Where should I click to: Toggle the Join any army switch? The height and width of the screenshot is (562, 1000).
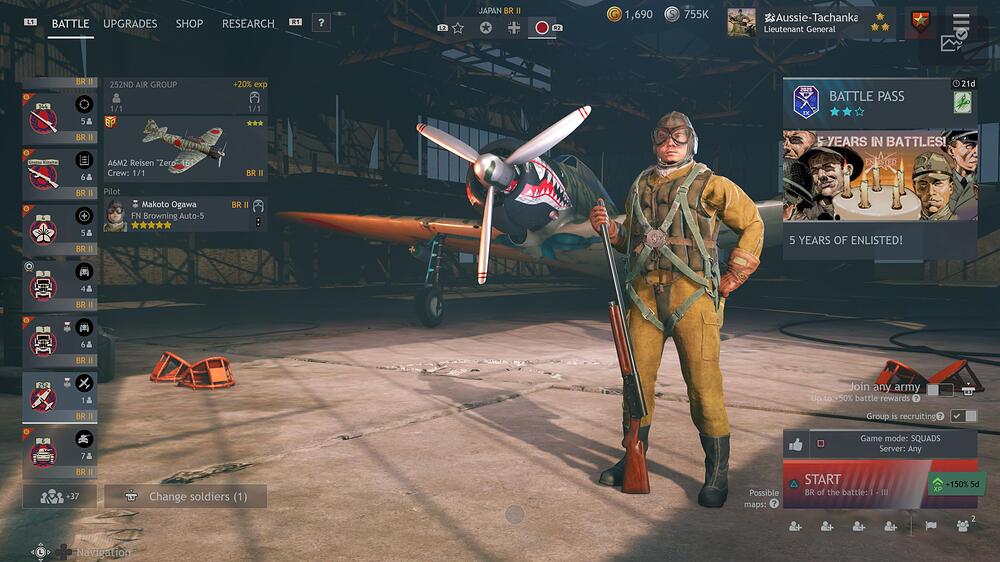pos(940,390)
